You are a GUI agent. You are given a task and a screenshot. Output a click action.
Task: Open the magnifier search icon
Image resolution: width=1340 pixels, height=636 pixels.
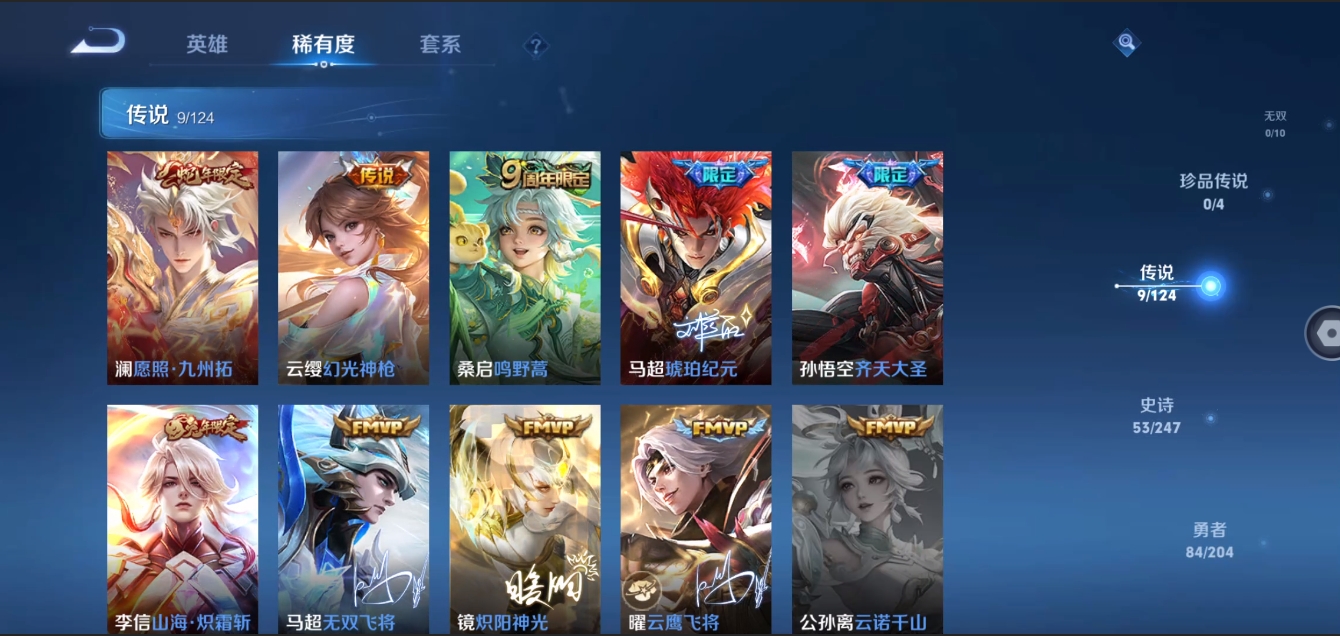coord(1127,42)
